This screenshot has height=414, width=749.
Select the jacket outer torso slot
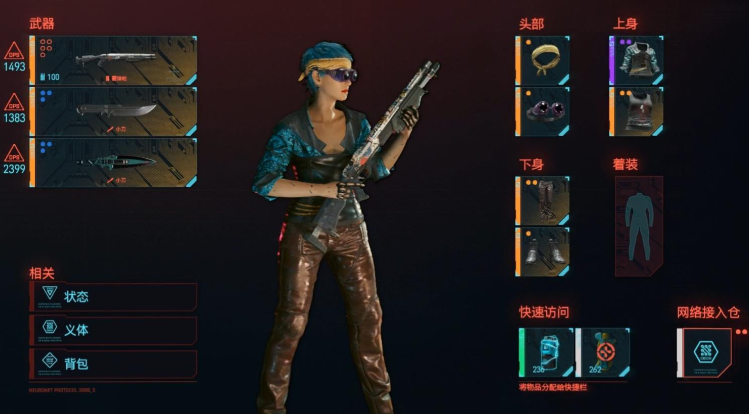click(637, 59)
